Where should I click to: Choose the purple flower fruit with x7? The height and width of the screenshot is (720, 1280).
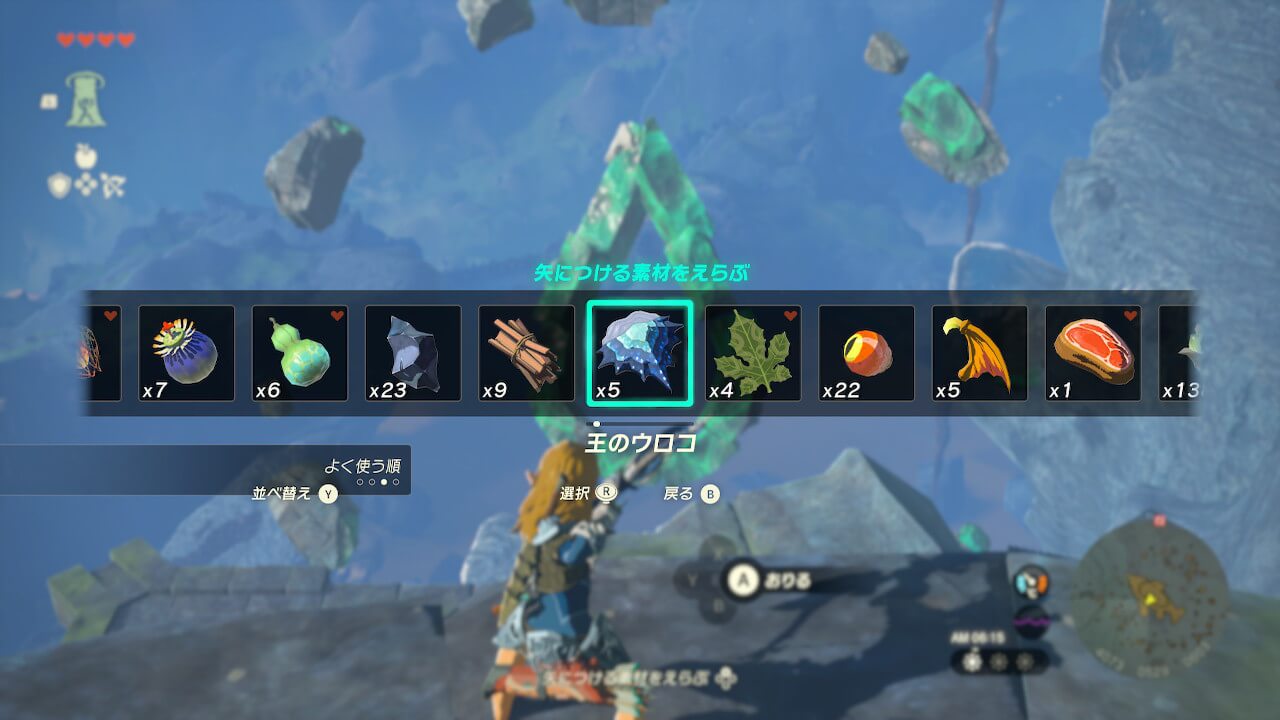click(186, 353)
